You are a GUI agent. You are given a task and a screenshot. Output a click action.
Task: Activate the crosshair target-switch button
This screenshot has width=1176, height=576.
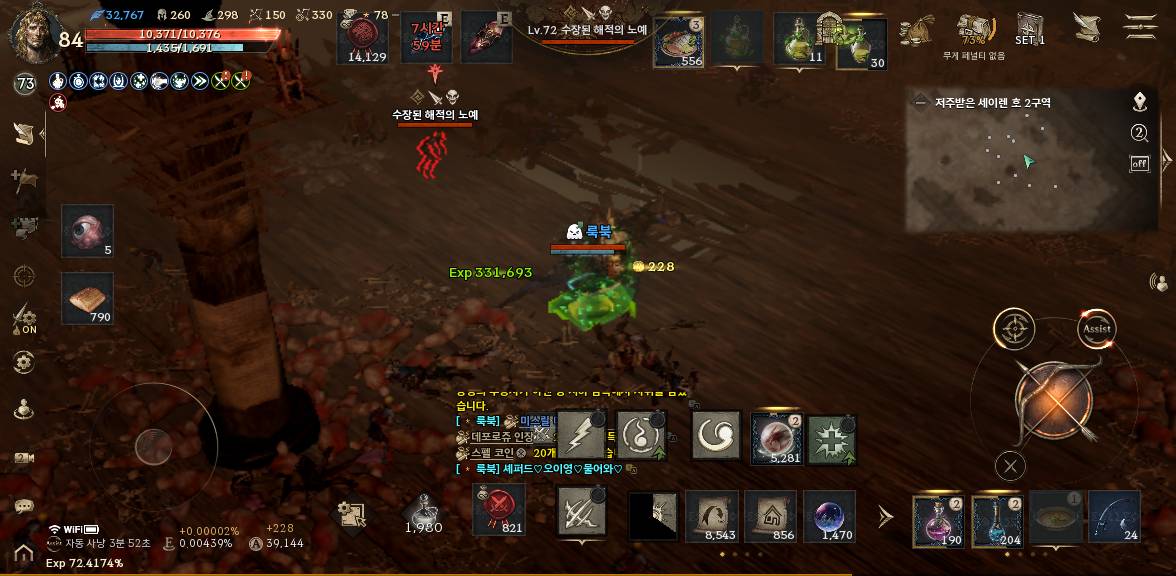(x=1014, y=329)
